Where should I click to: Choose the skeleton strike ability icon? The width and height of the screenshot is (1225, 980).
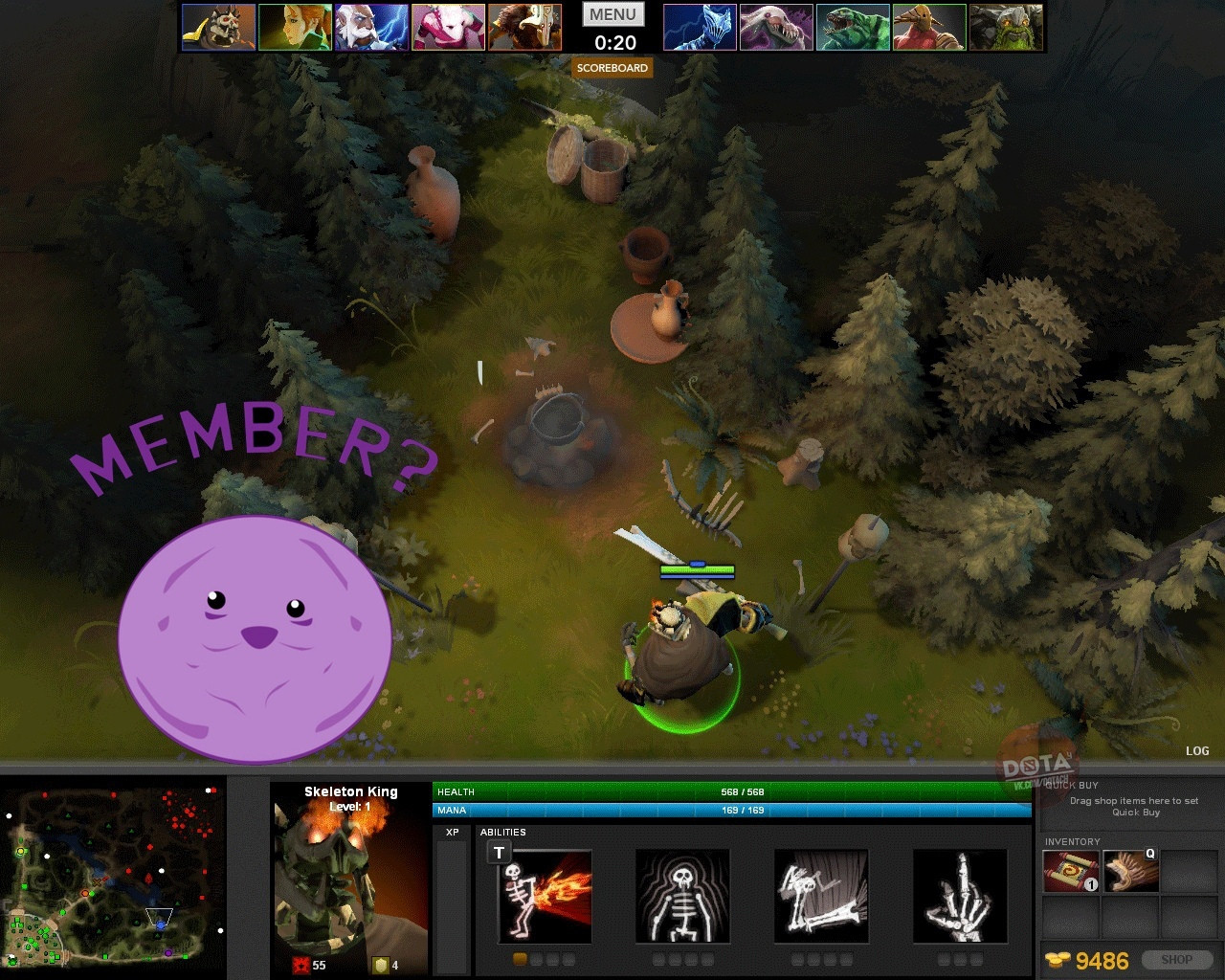821,897
